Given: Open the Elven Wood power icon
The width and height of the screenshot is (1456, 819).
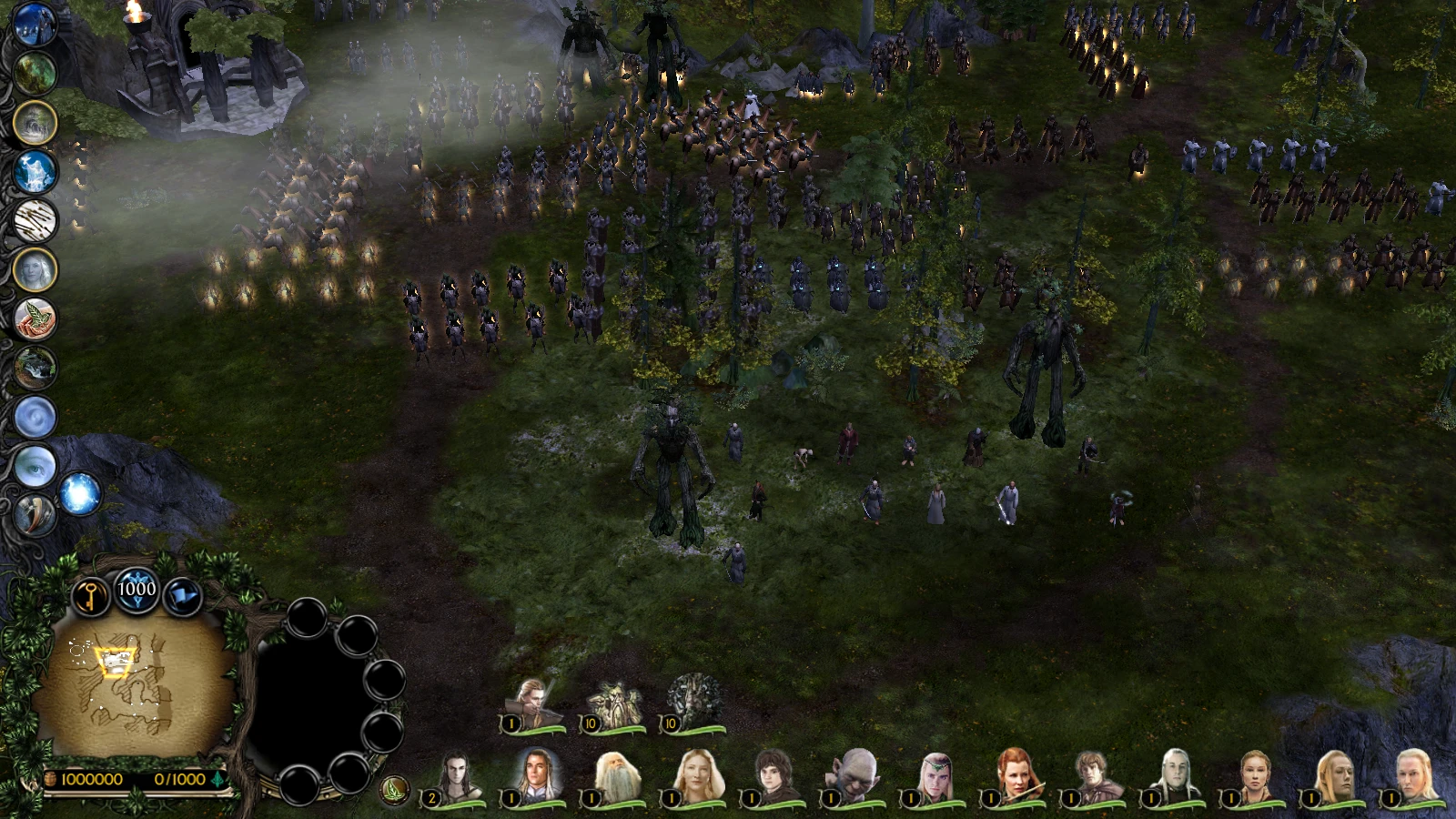Looking at the screenshot, I should 34,73.
